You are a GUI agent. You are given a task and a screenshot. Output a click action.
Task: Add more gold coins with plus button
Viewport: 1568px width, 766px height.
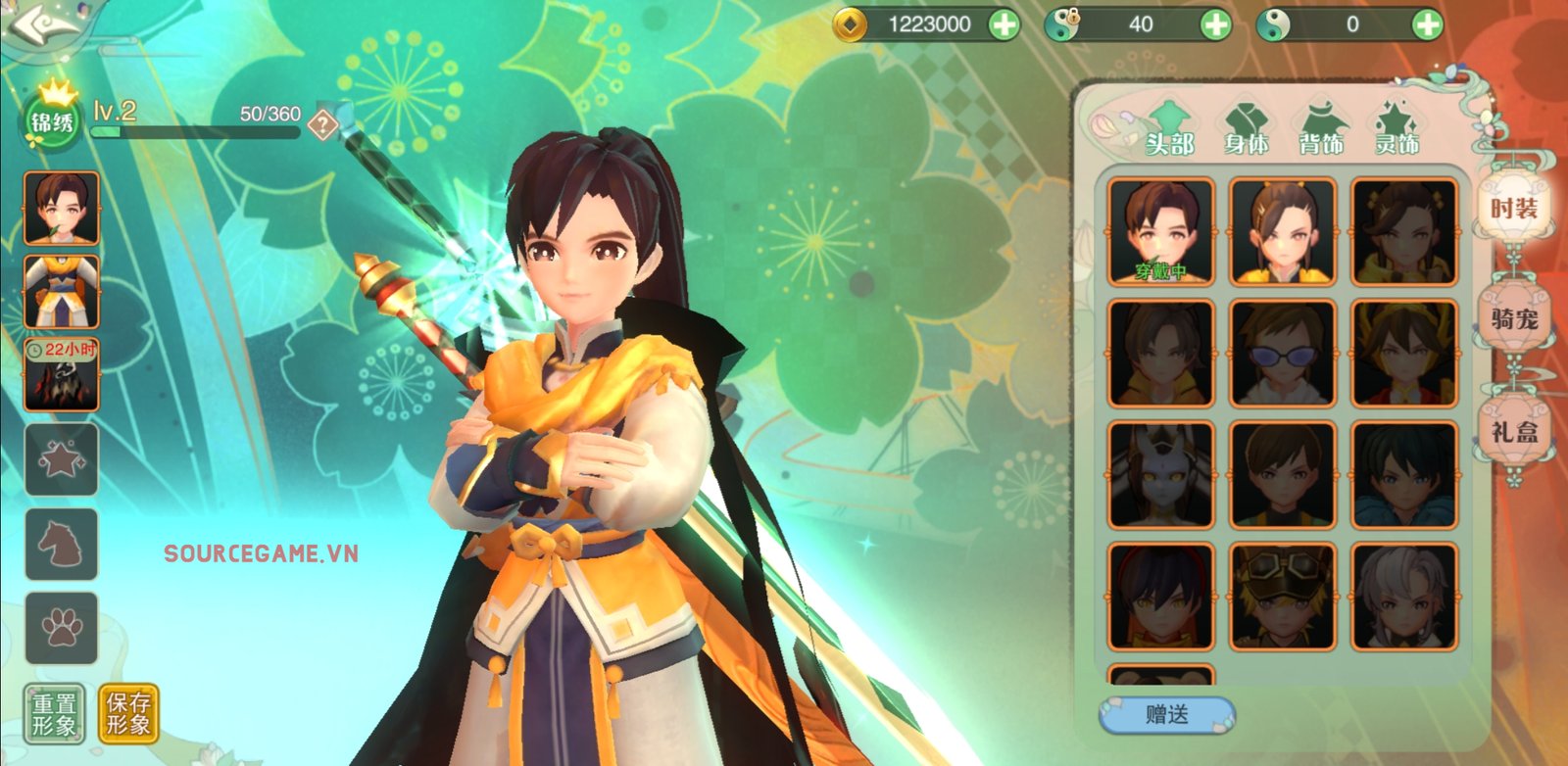click(1004, 24)
